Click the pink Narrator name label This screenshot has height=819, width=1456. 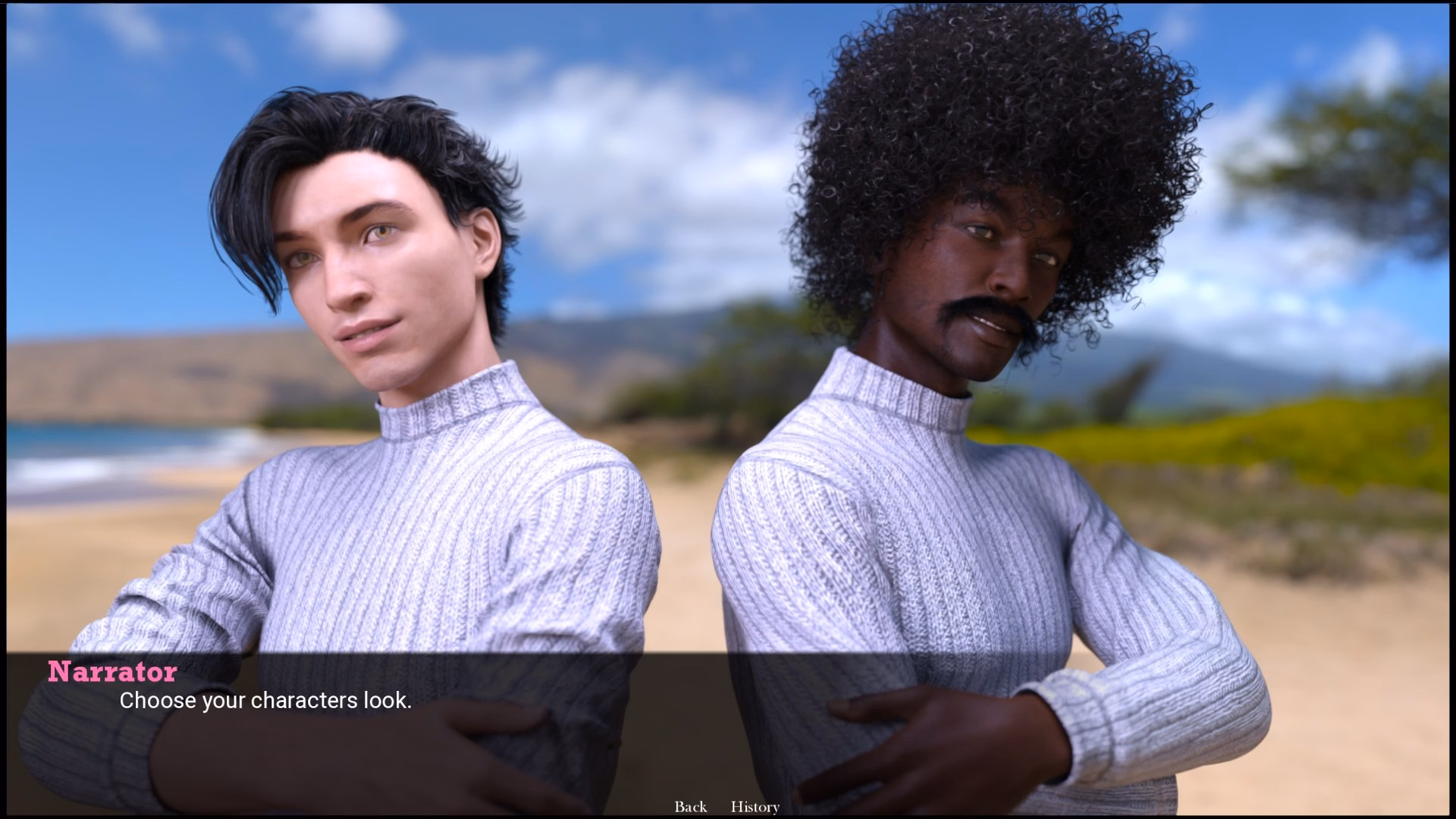111,672
